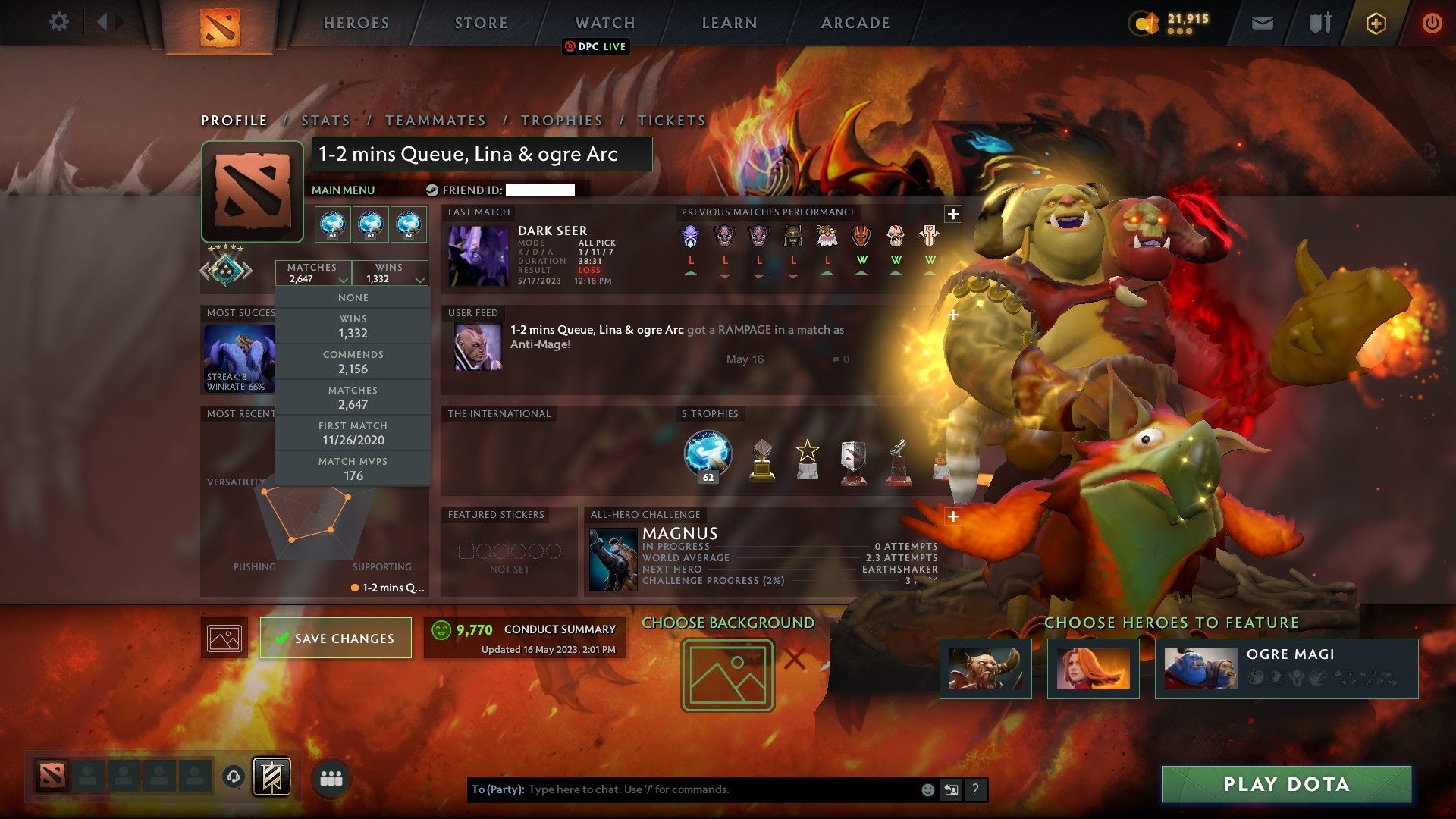1456x819 pixels.
Task: Click the power button to quit Dota
Action: pos(1432,23)
